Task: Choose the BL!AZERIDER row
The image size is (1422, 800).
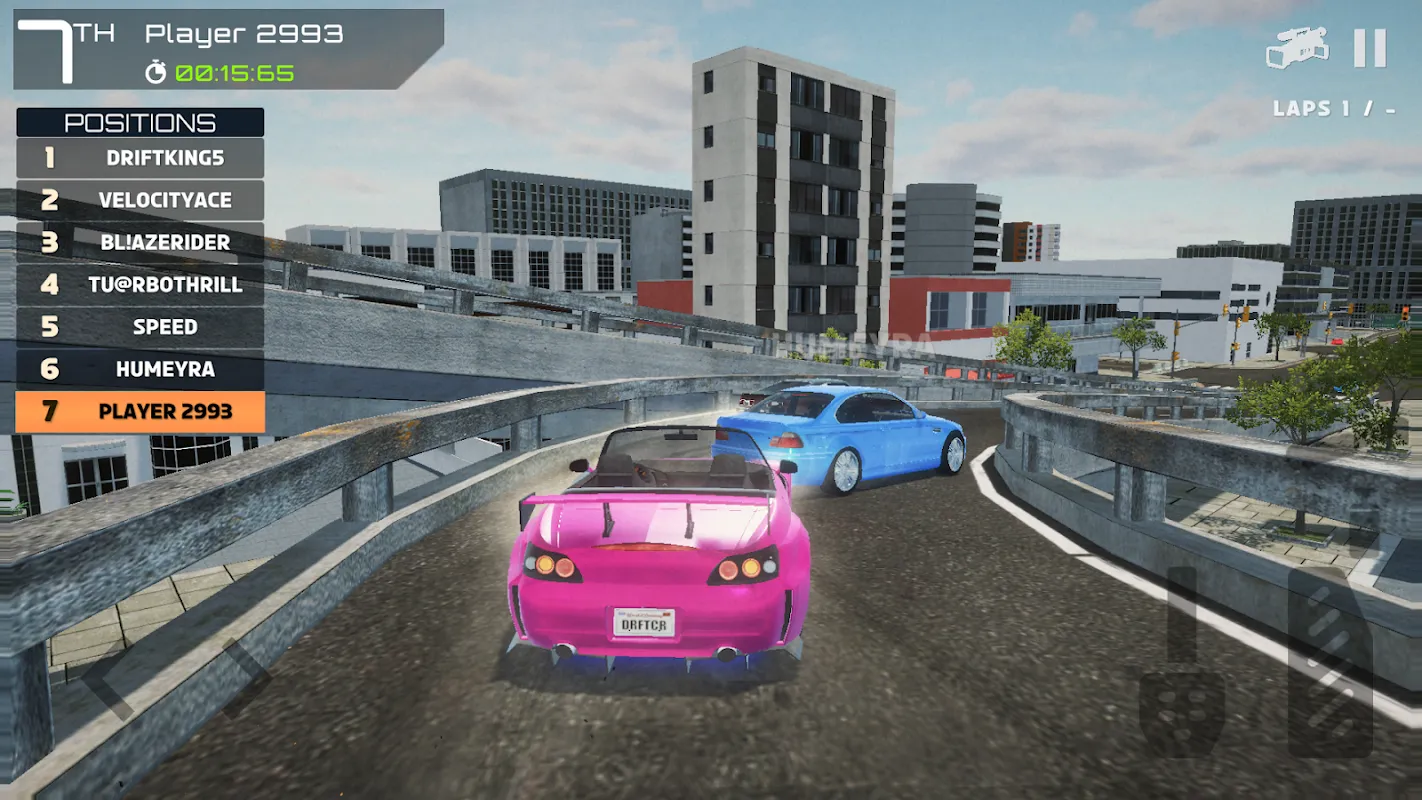Action: pyautogui.click(x=140, y=242)
